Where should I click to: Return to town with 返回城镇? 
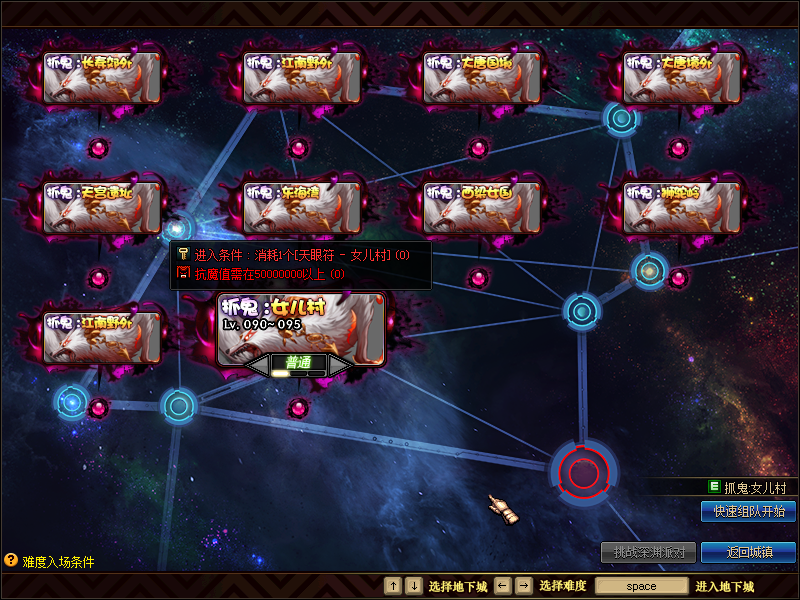(748, 552)
